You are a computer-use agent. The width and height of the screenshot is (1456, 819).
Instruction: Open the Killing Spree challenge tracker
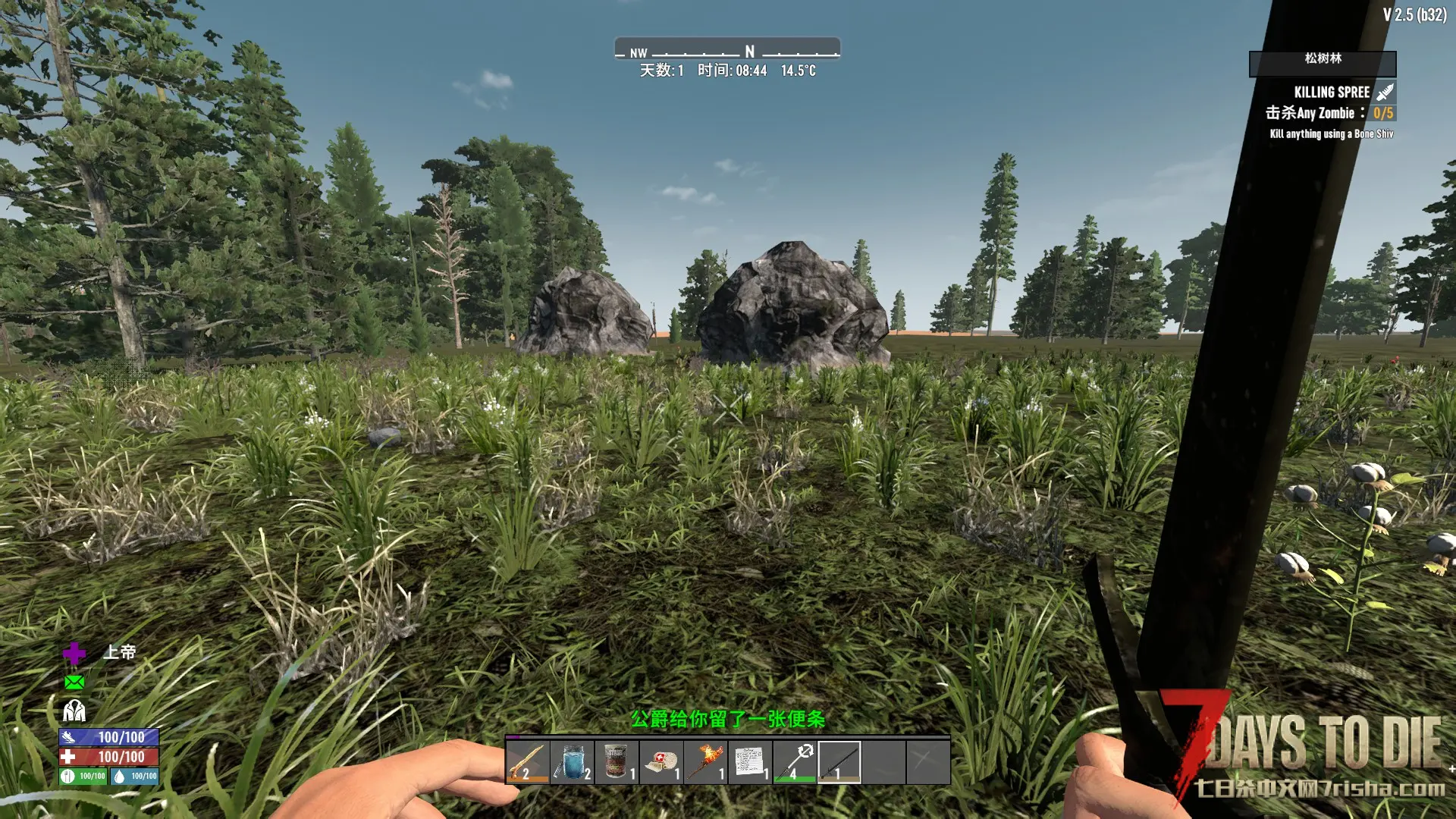click(1332, 93)
